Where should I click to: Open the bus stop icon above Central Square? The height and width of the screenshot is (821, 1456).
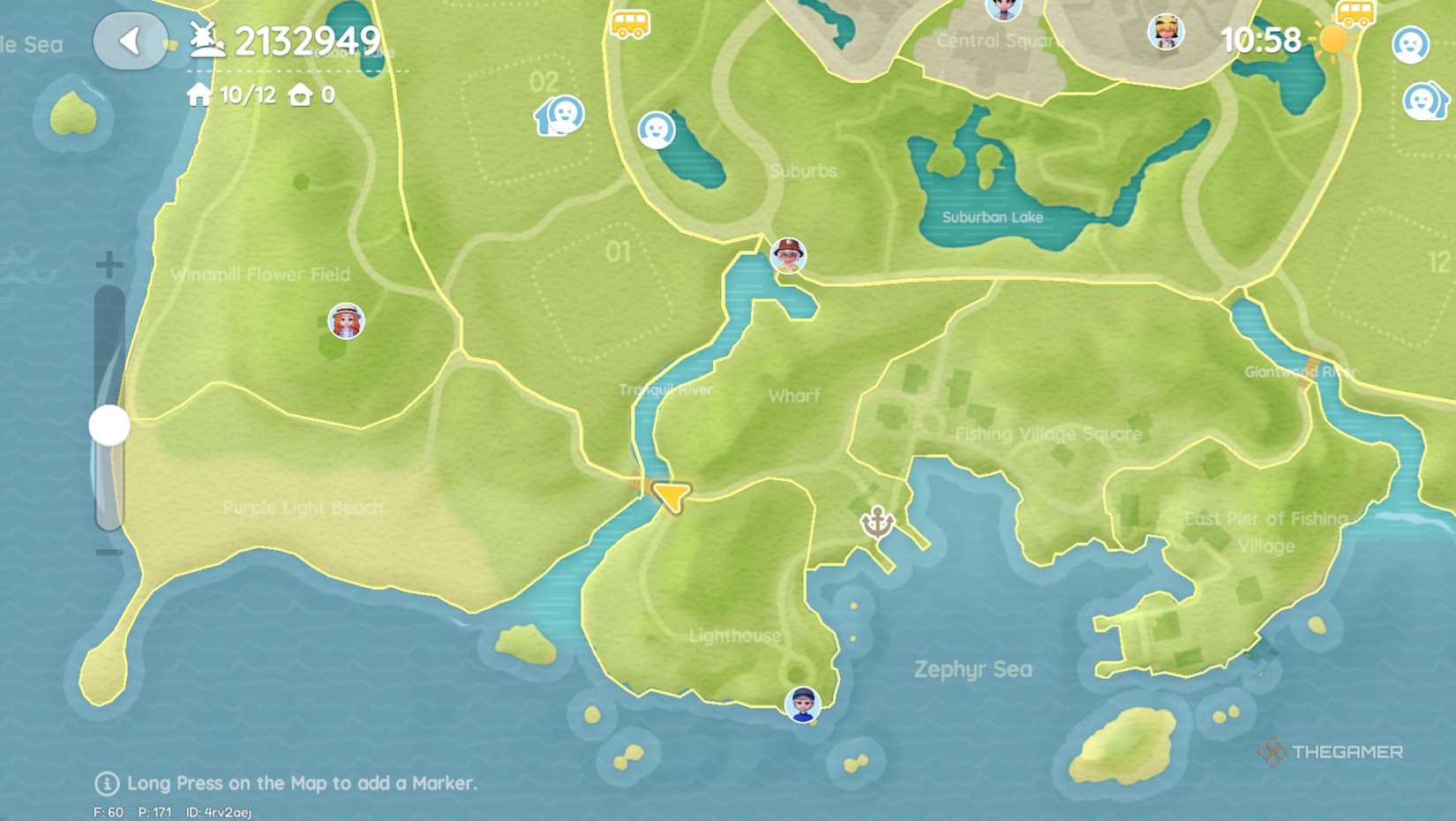pos(628,23)
